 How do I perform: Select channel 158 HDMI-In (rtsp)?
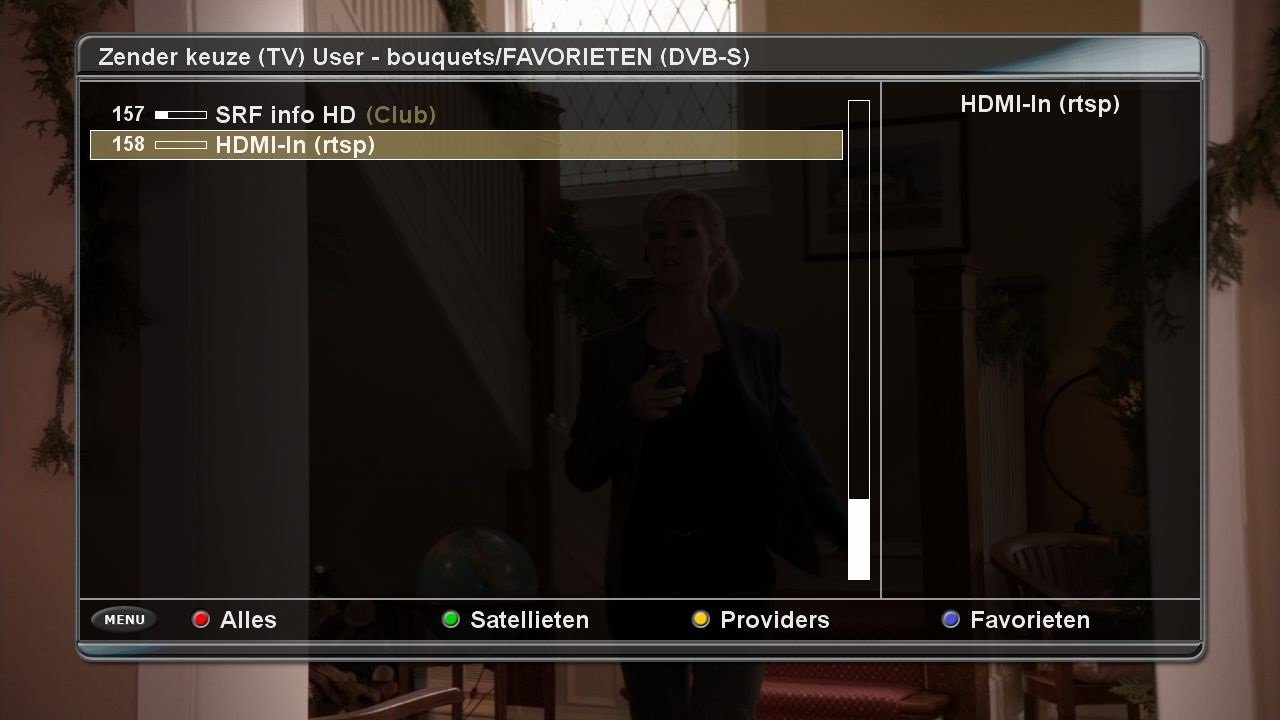296,145
